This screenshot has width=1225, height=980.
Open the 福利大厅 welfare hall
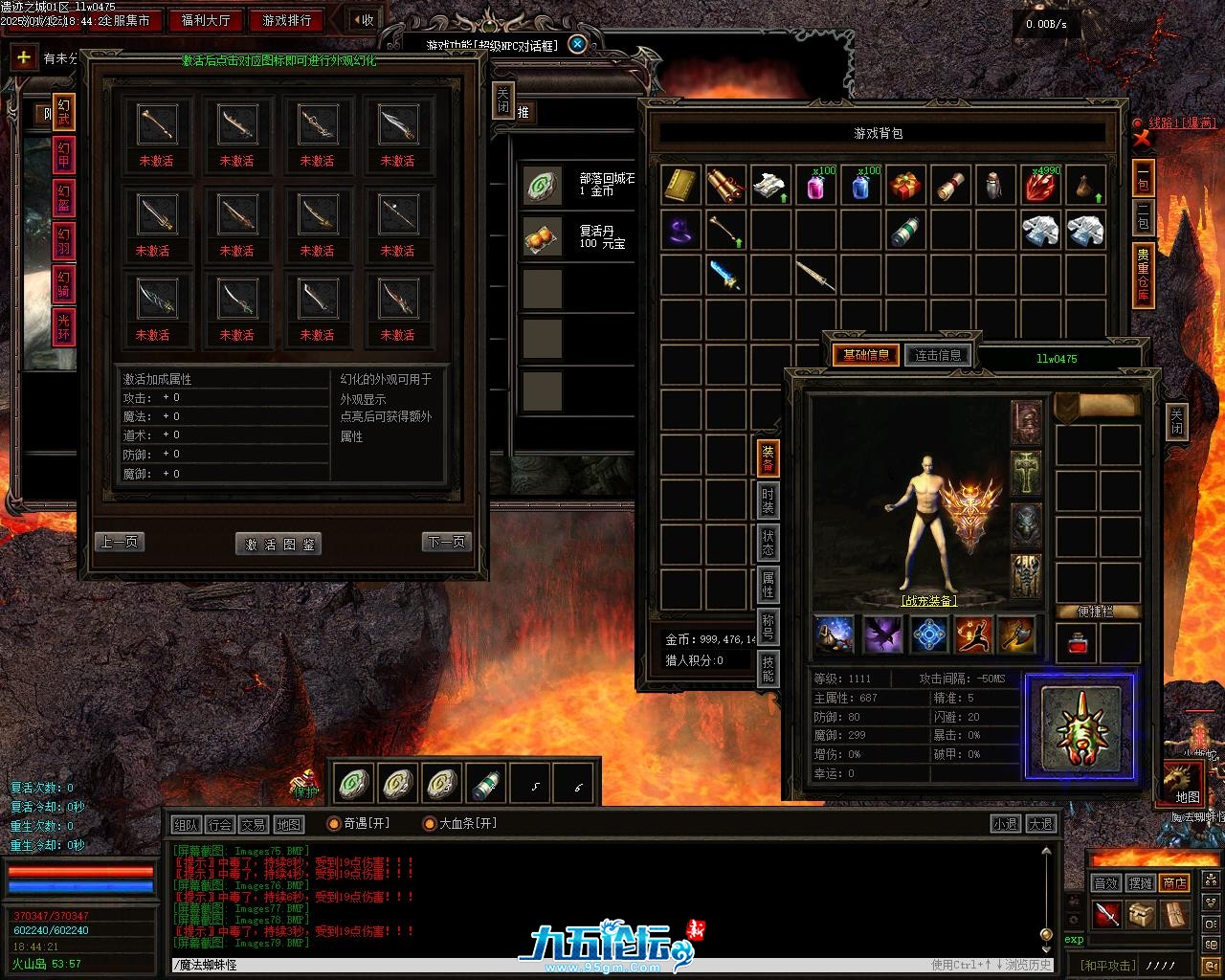pos(206,20)
